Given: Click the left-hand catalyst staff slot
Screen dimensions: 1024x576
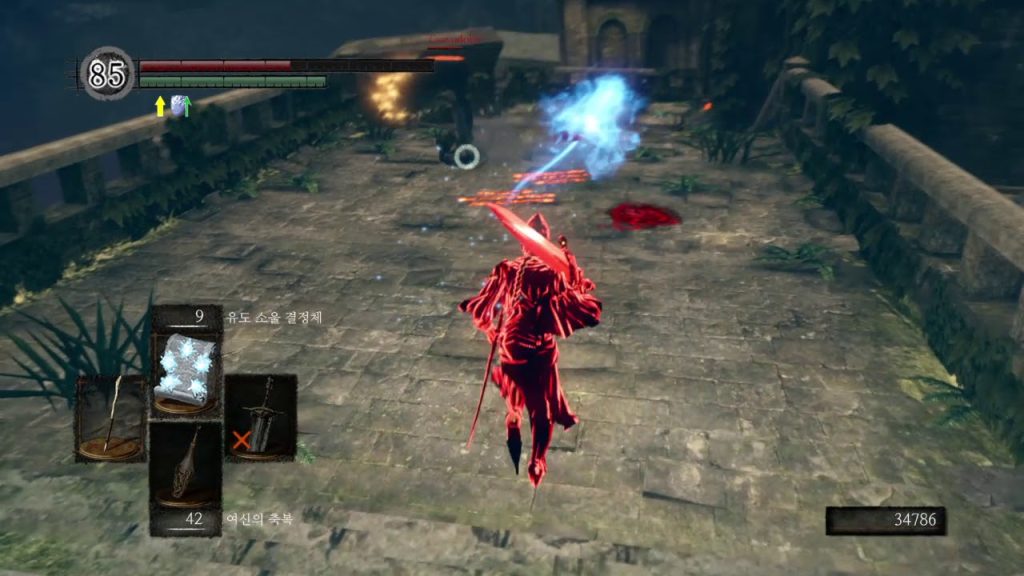Looking at the screenshot, I should 110,418.
